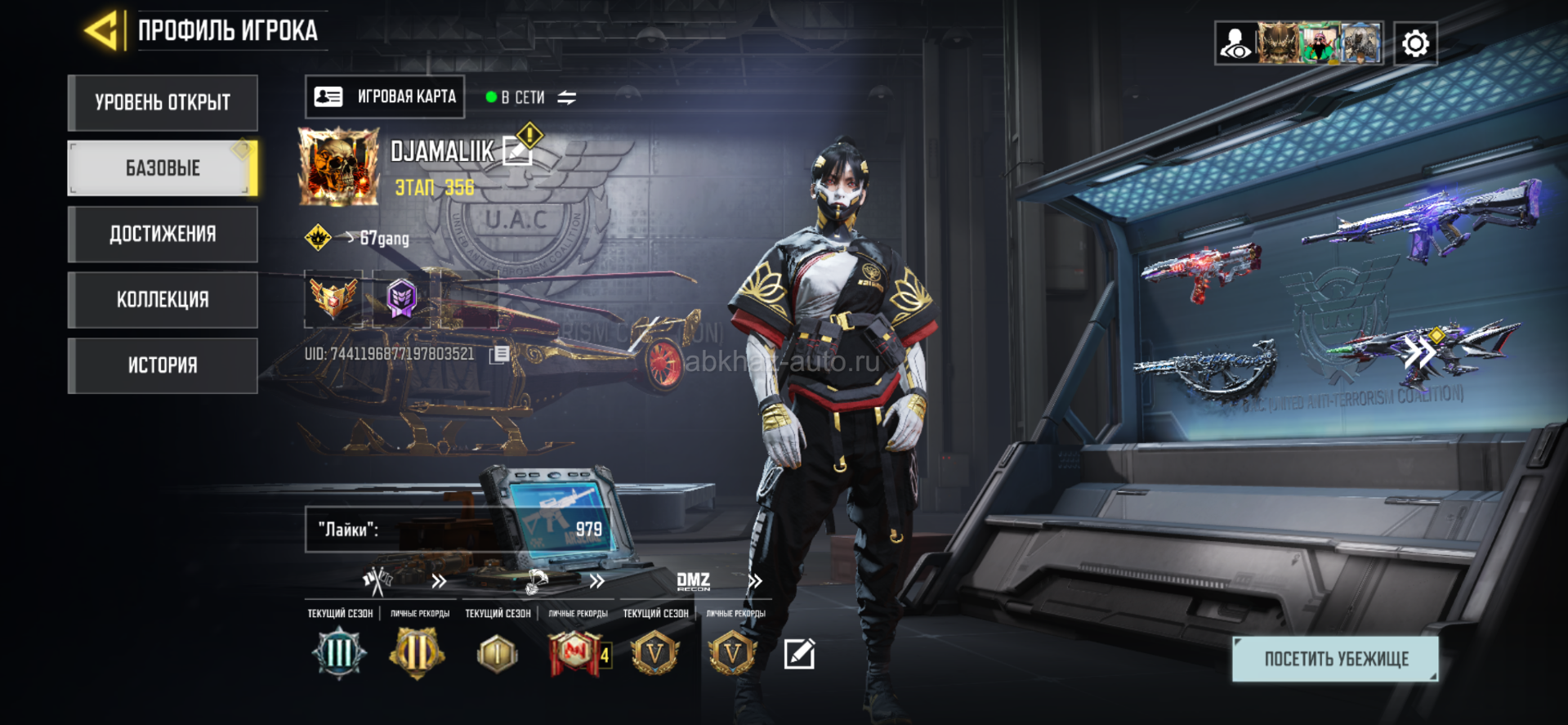Click the Лайки likes bar

click(458, 530)
